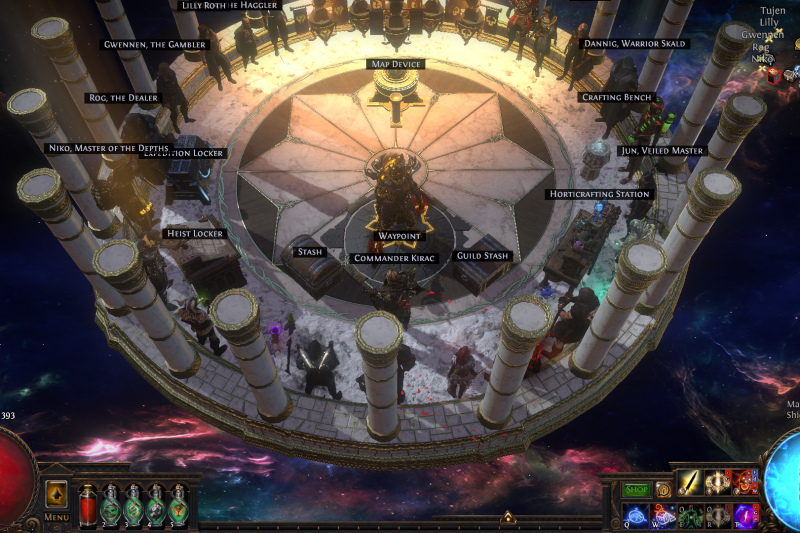This screenshot has height=533, width=800.
Task: Select the Map Device label
Action: [x=397, y=64]
